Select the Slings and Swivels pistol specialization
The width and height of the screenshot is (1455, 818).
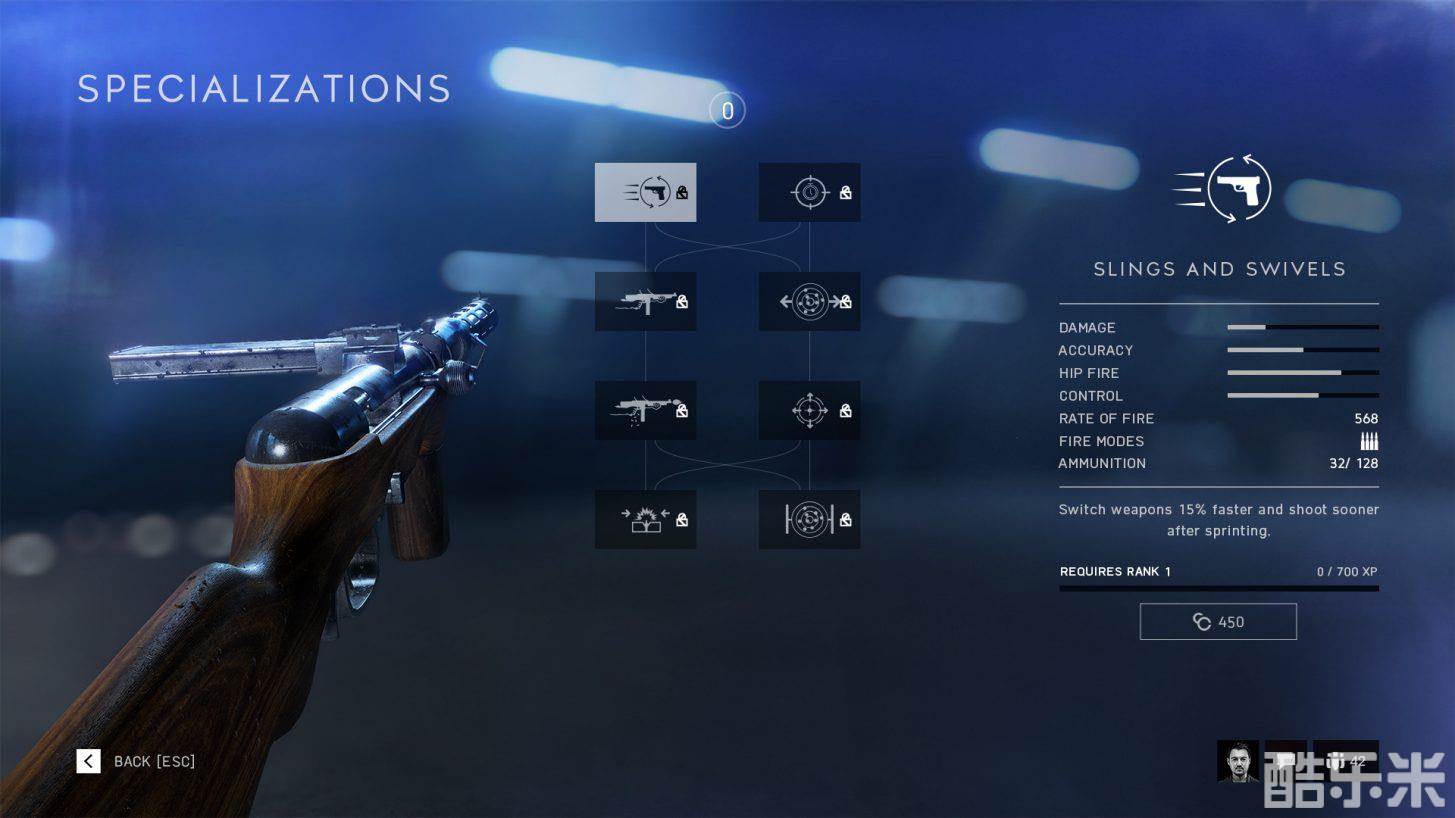coord(645,192)
